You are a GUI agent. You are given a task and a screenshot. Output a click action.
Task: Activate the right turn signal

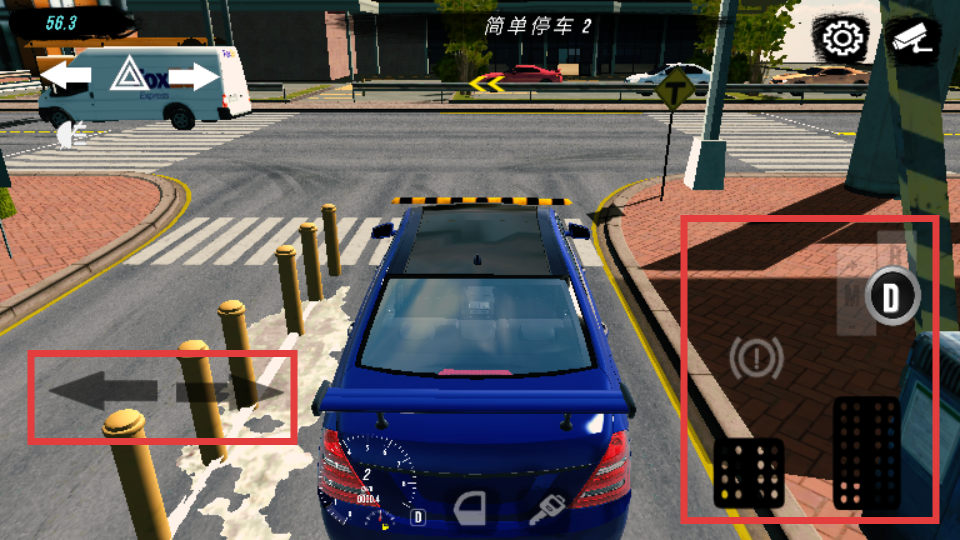[x=194, y=76]
